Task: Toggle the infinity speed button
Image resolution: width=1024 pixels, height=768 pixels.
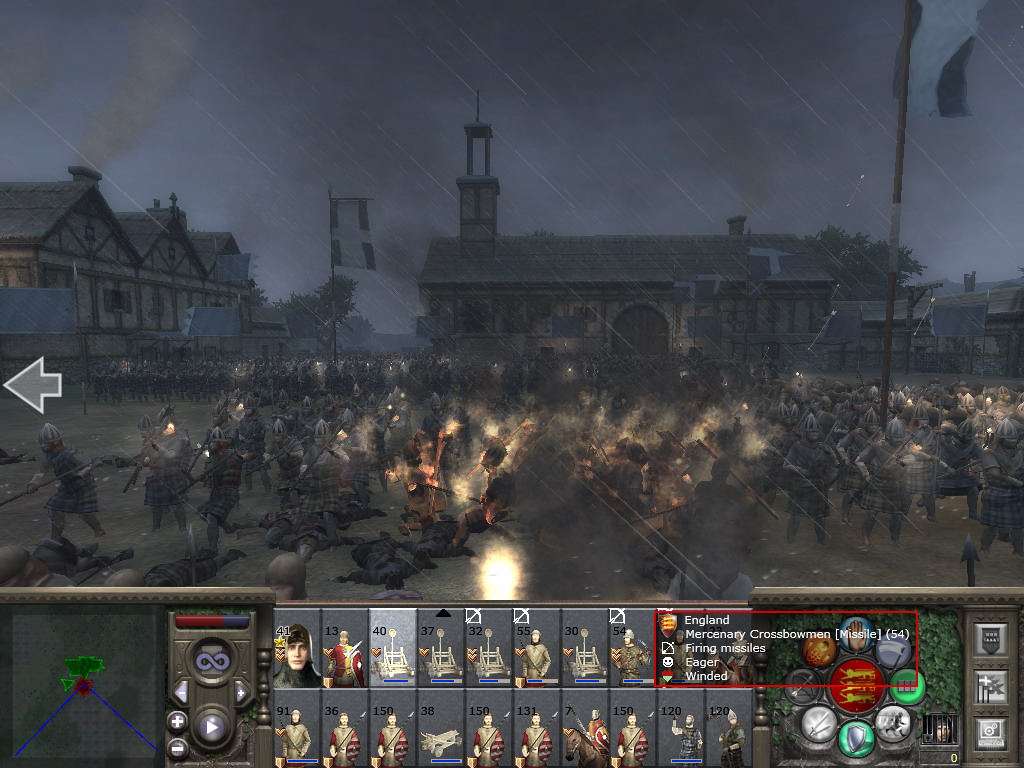Action: 211,662
